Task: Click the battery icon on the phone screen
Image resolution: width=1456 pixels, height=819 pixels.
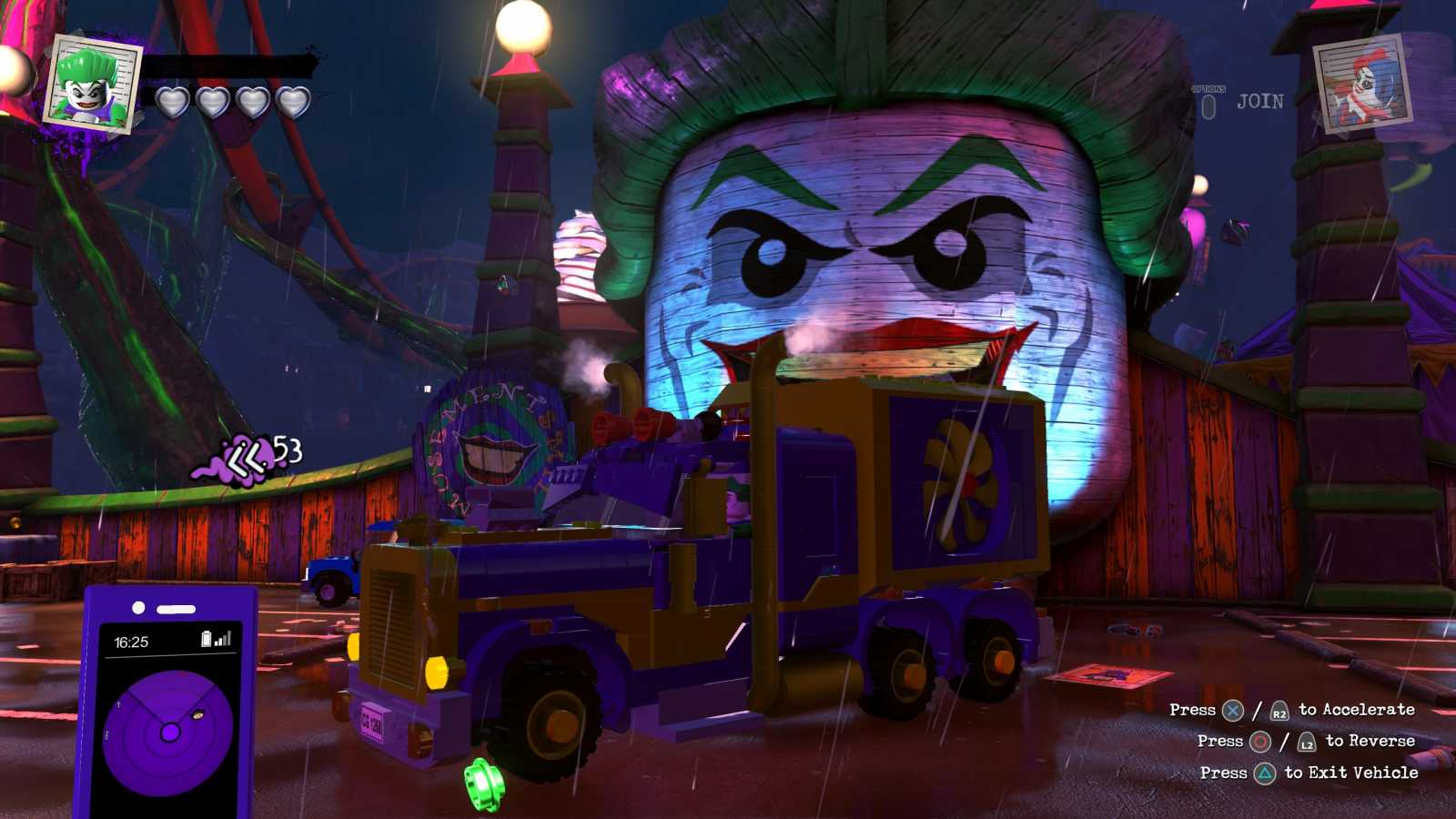Action: coord(207,639)
